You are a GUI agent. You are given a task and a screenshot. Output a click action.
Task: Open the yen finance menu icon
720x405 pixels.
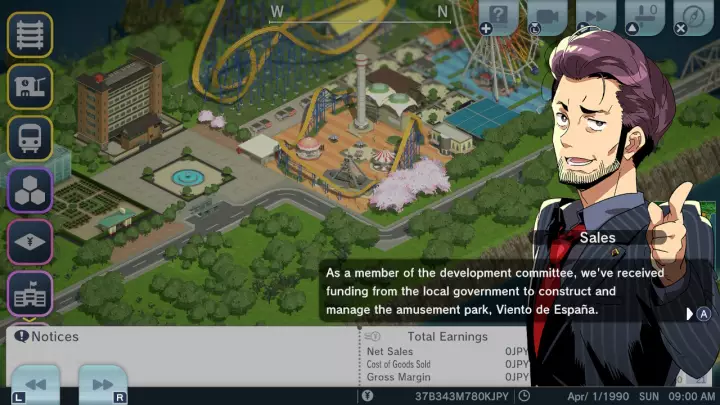tap(30, 241)
